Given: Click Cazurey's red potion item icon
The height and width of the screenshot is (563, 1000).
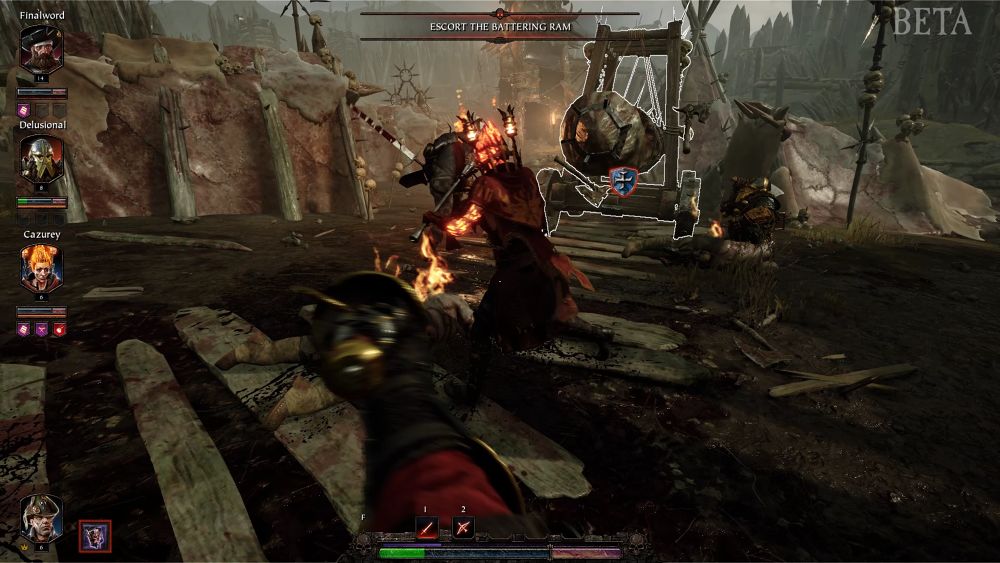Looking at the screenshot, I should click(x=59, y=329).
